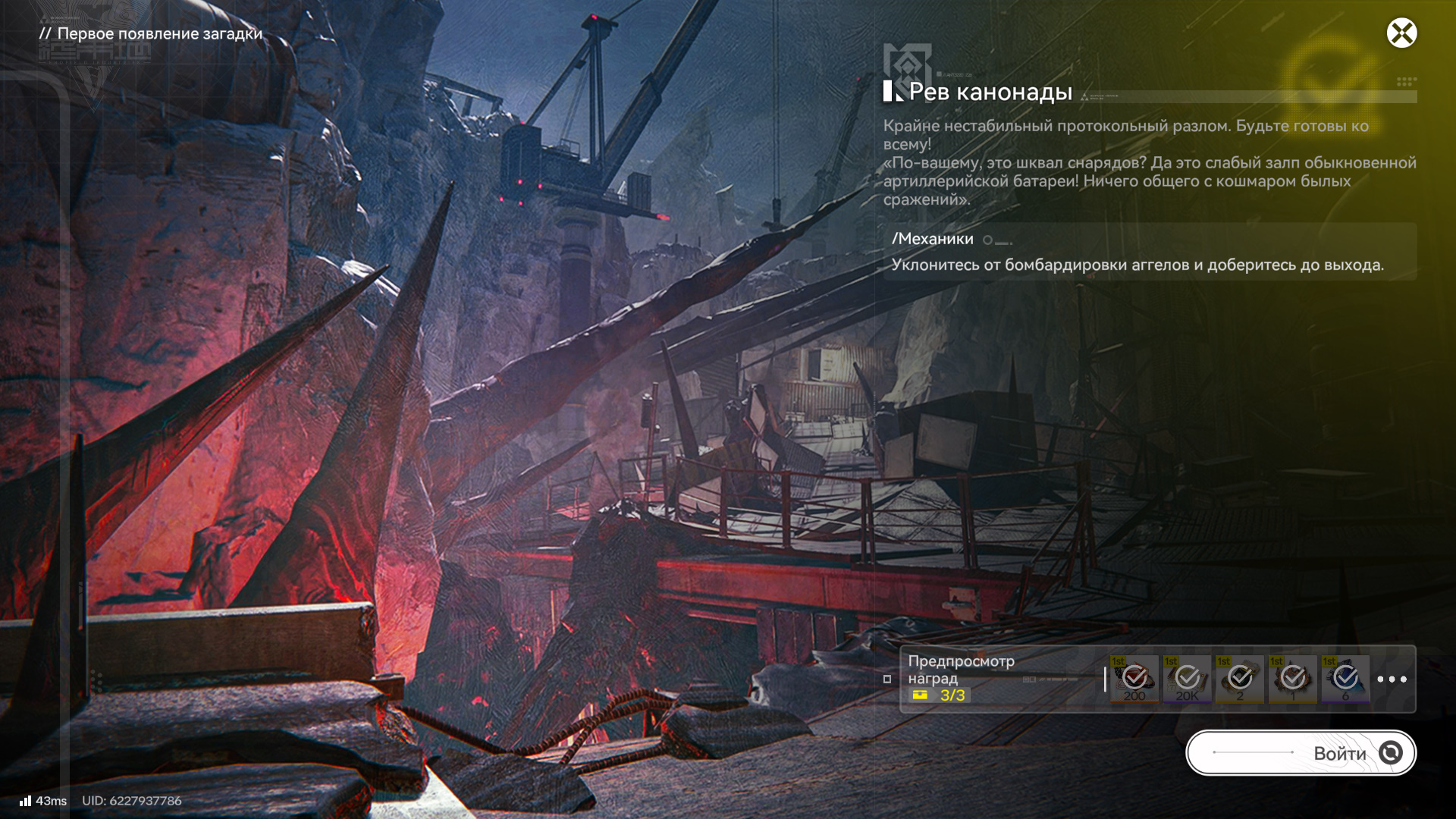This screenshot has width=1456, height=819.
Task: Select the reward item with quantity 200
Action: click(x=1134, y=679)
